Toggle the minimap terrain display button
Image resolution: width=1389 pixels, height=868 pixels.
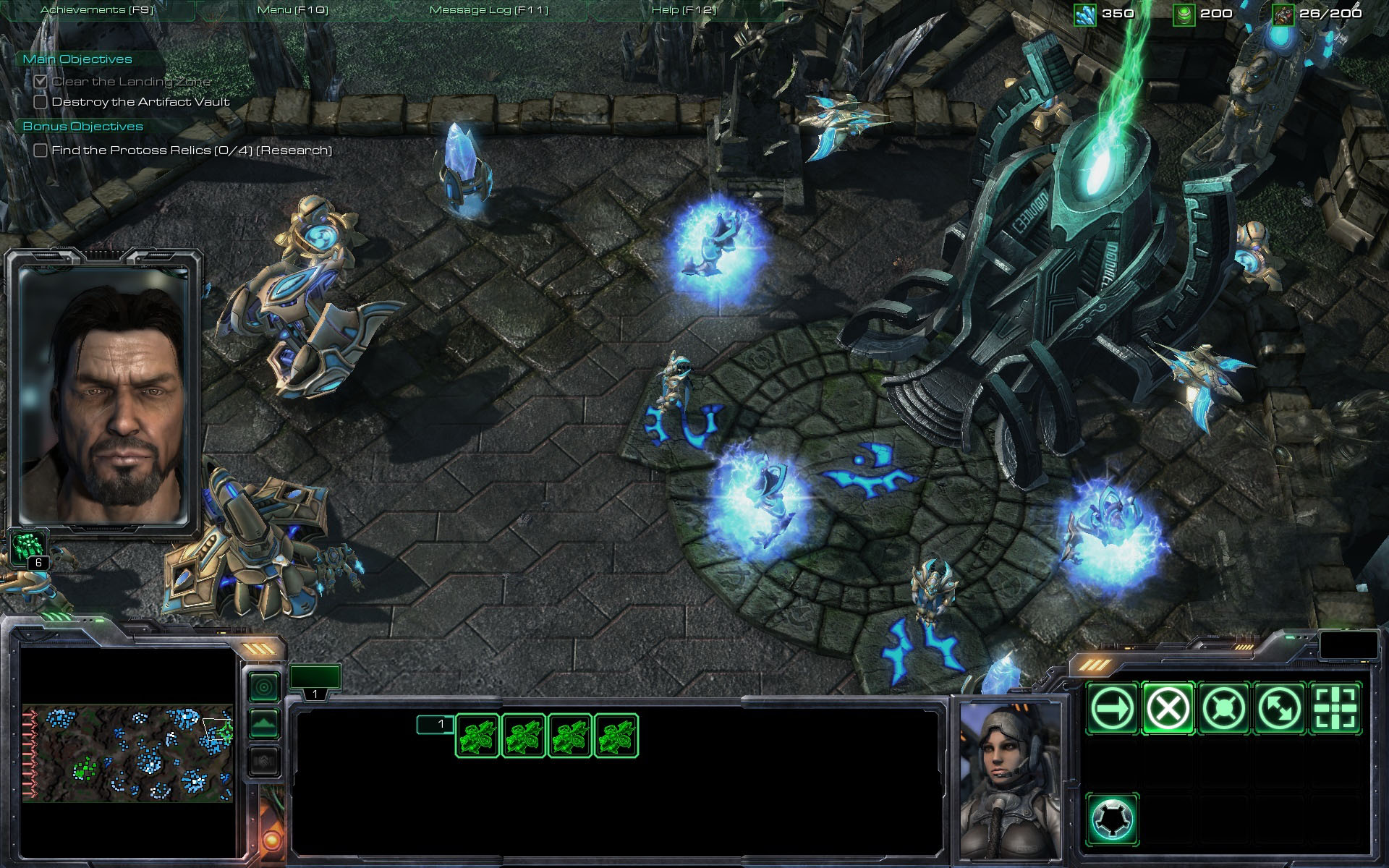pyautogui.click(x=264, y=723)
